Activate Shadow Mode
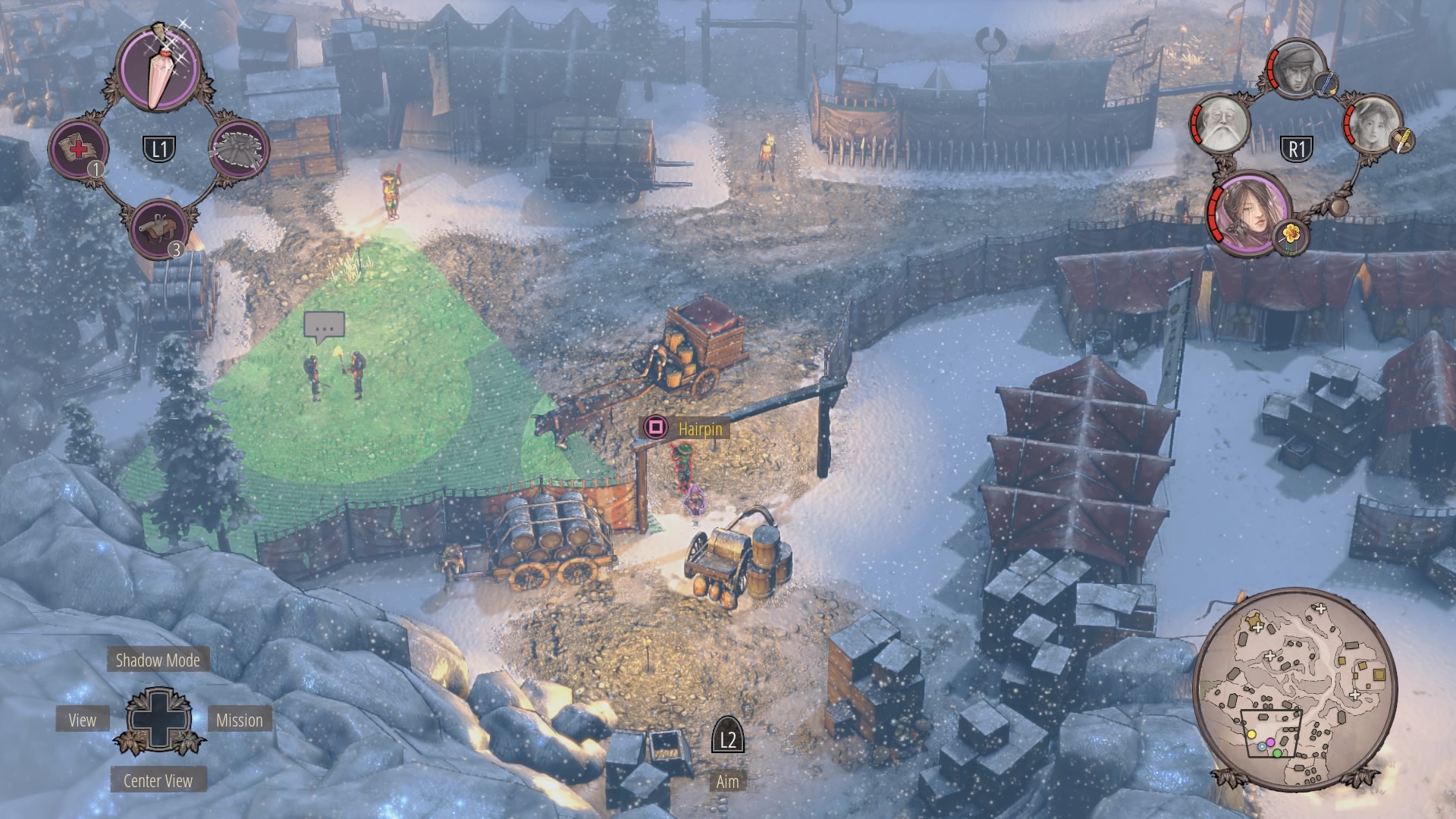 point(158,660)
